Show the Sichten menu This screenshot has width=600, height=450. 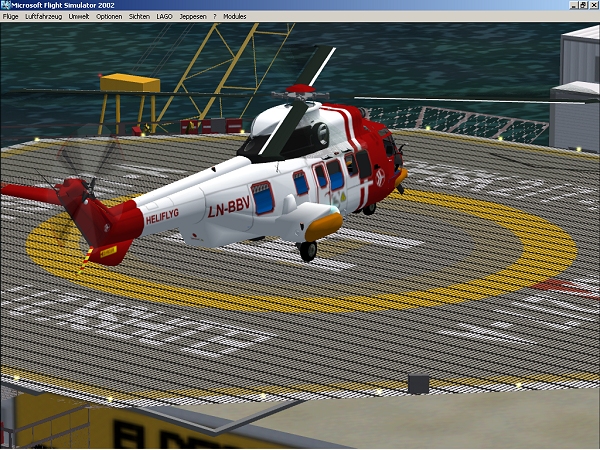pos(140,17)
